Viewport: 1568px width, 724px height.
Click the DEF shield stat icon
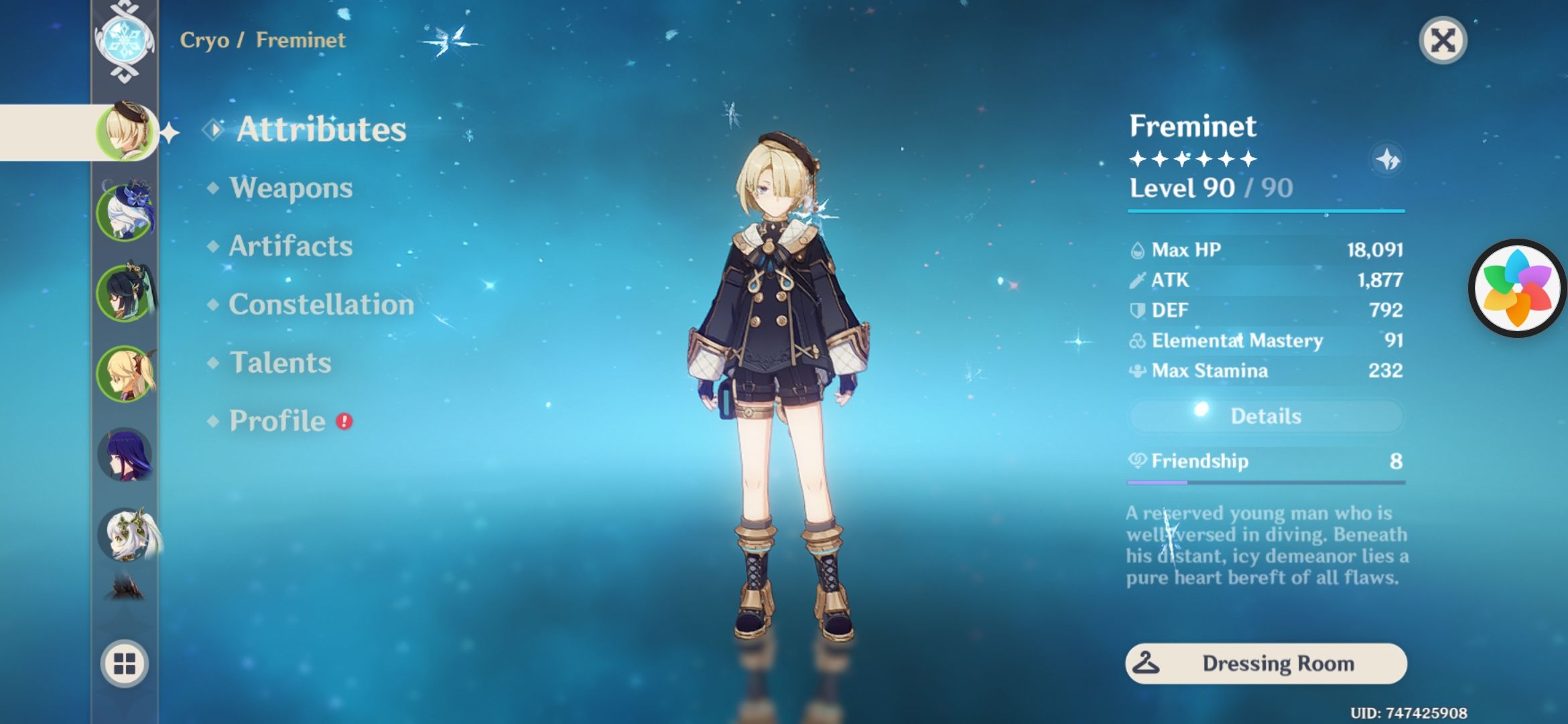click(x=1137, y=310)
